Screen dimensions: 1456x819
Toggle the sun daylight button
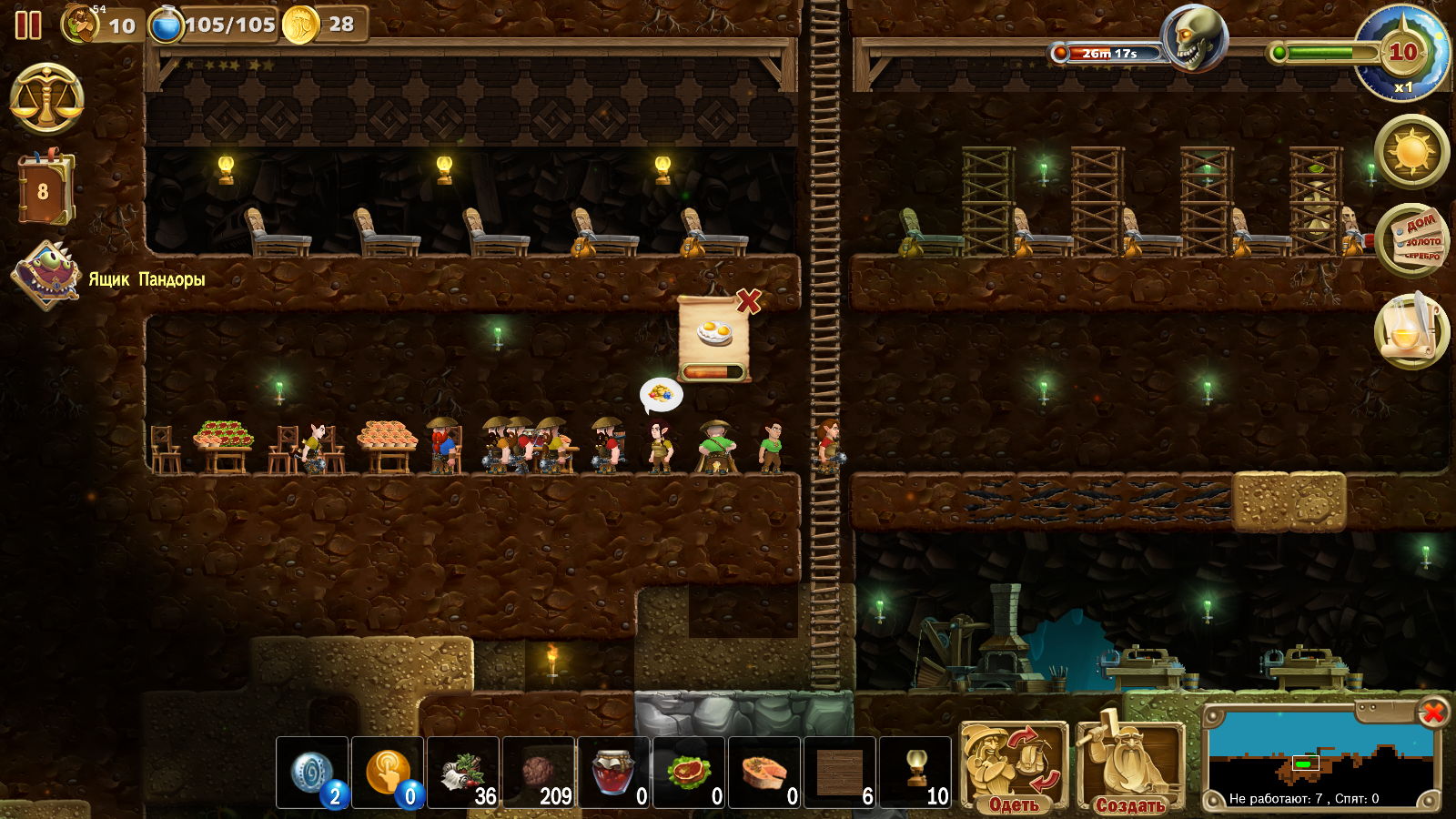point(1412,151)
